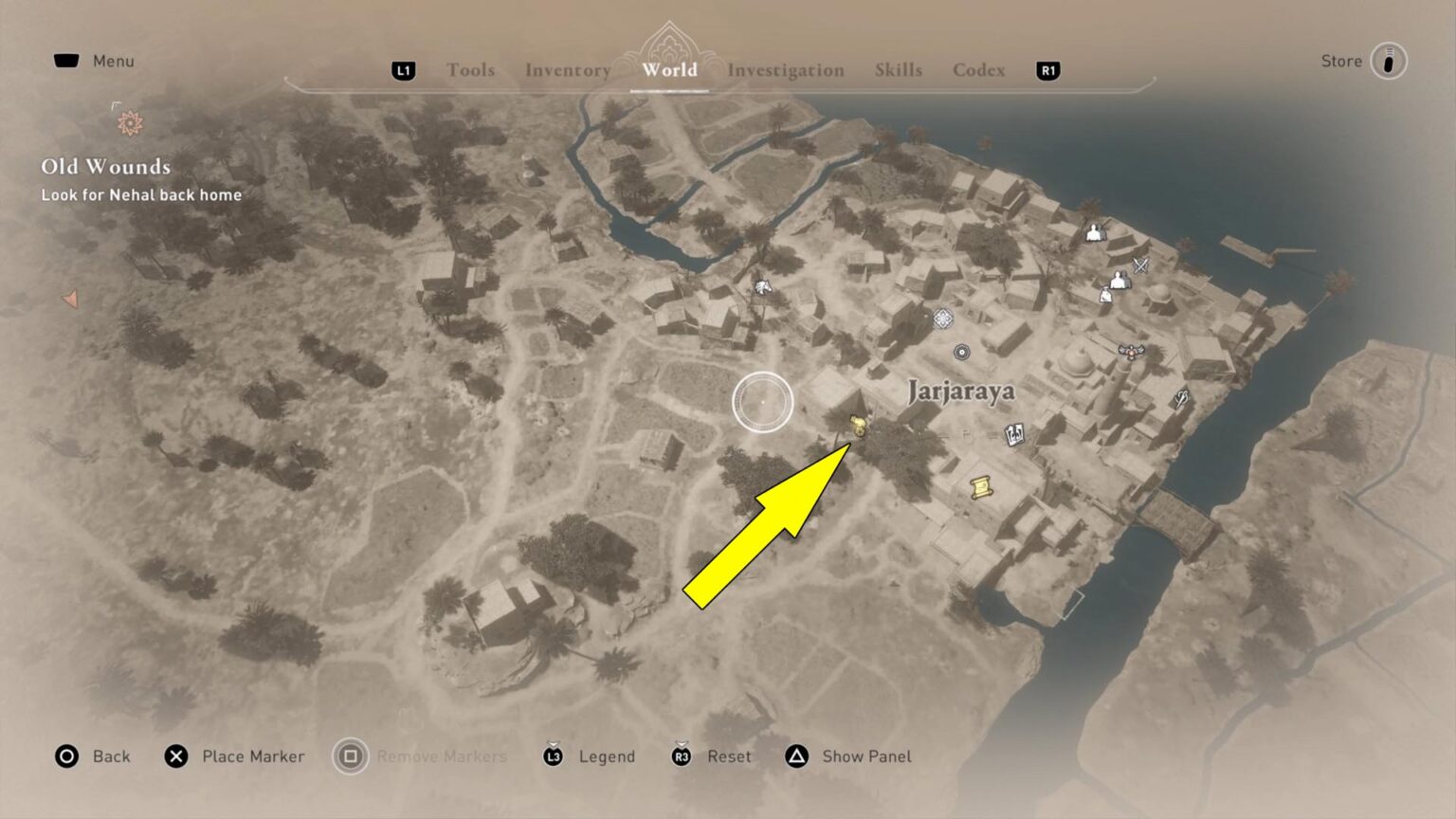Select the Codex menu entry

coord(978,69)
